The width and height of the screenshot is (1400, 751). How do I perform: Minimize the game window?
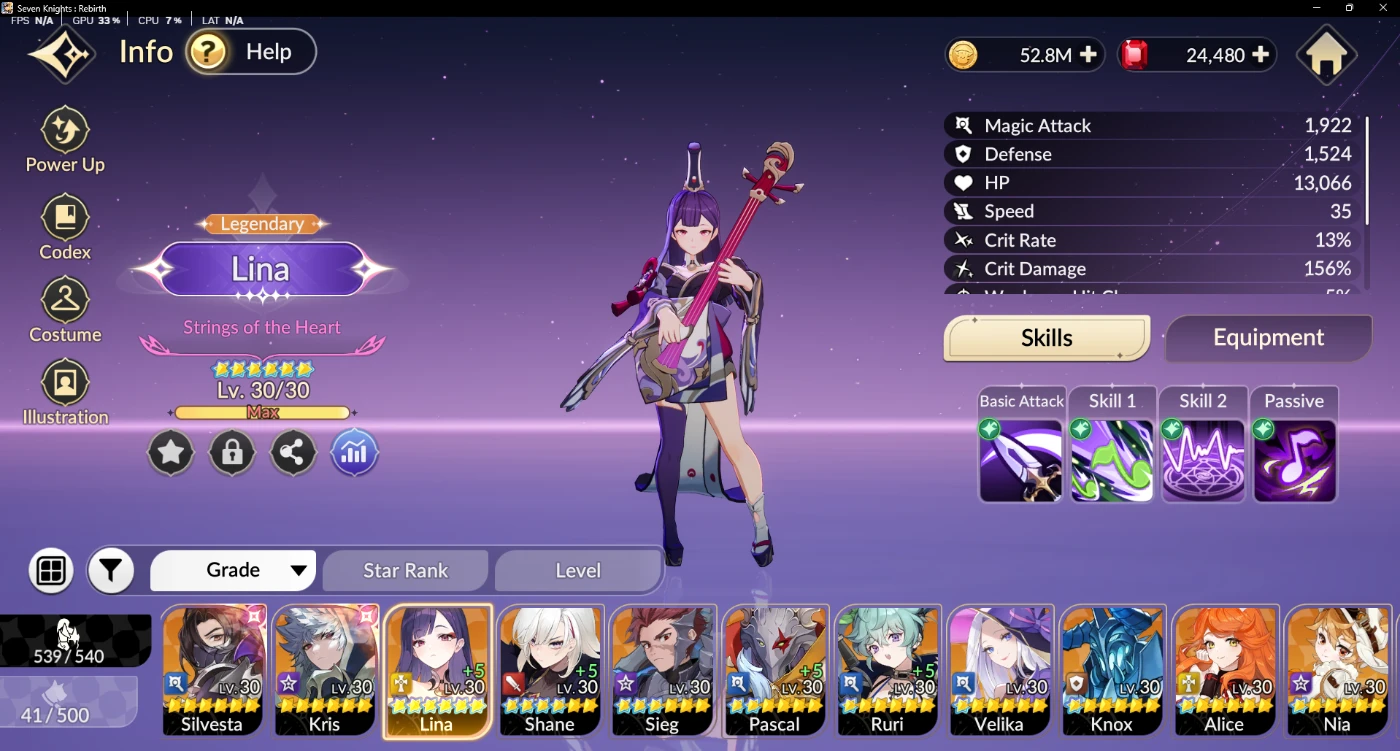(x=1316, y=8)
